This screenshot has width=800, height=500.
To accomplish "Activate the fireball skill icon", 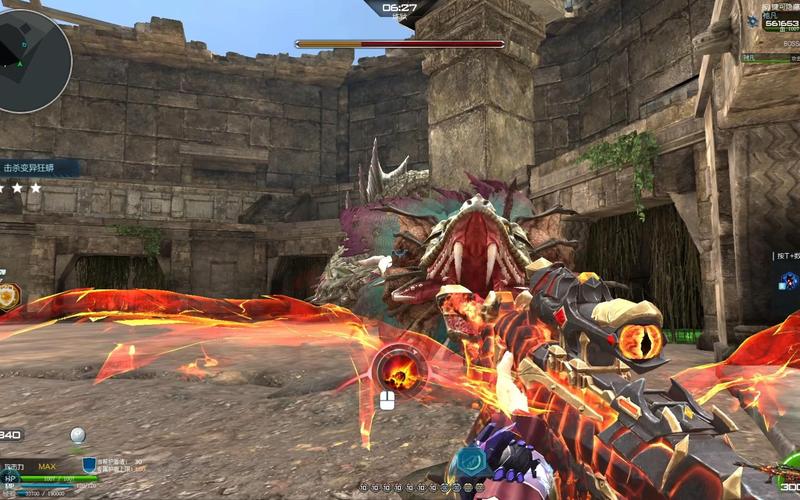I will (399, 373).
